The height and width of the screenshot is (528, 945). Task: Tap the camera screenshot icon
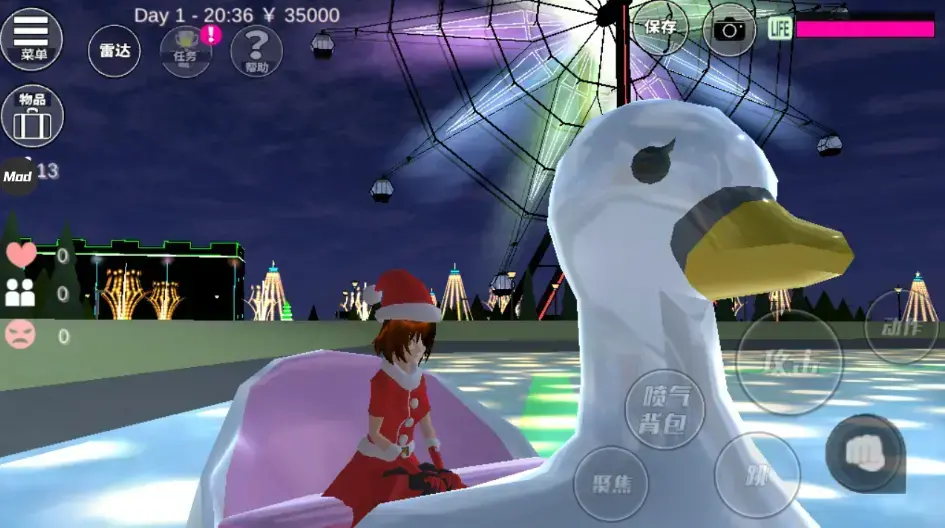click(x=729, y=29)
